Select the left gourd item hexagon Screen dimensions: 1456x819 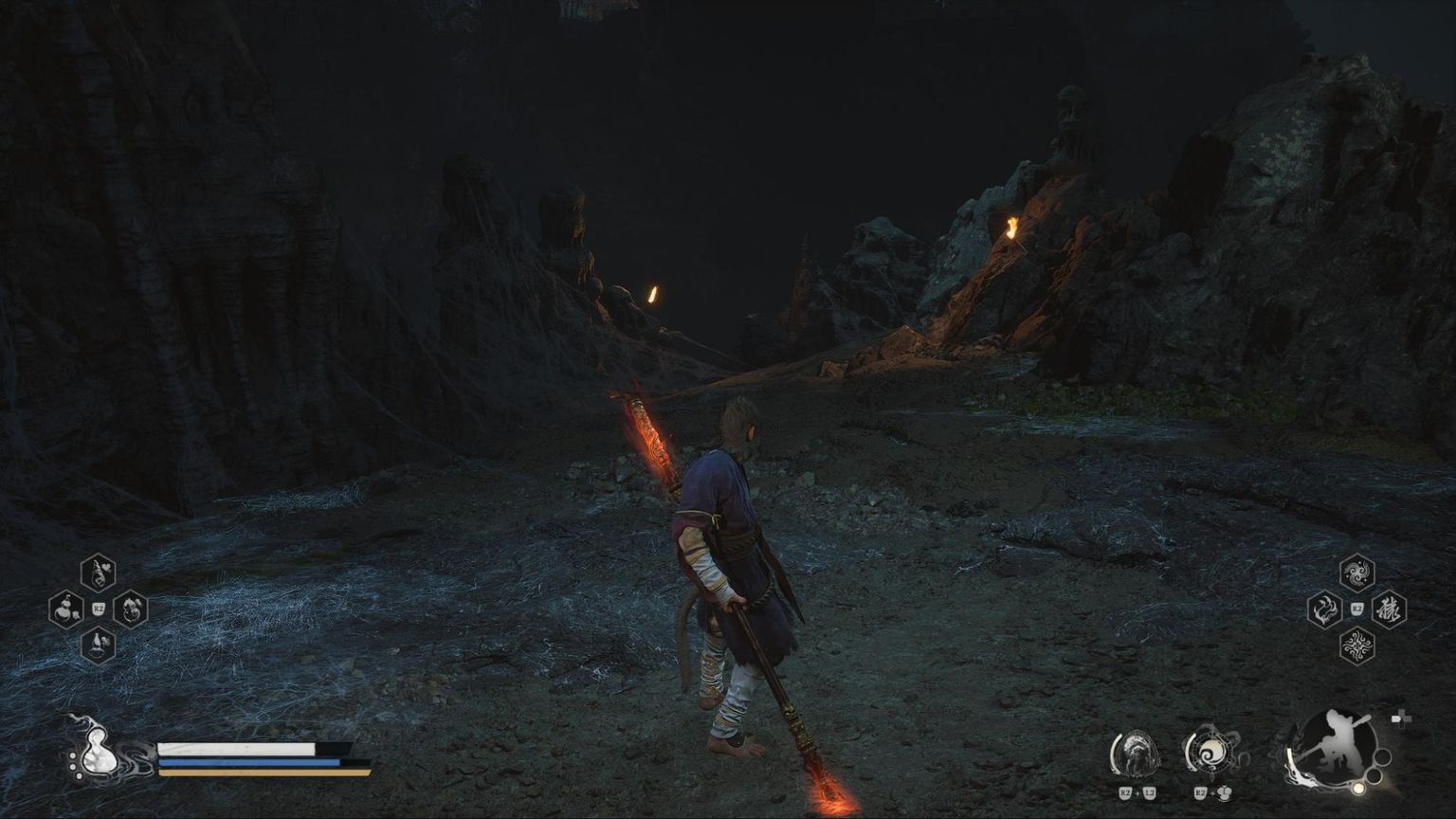(x=64, y=609)
